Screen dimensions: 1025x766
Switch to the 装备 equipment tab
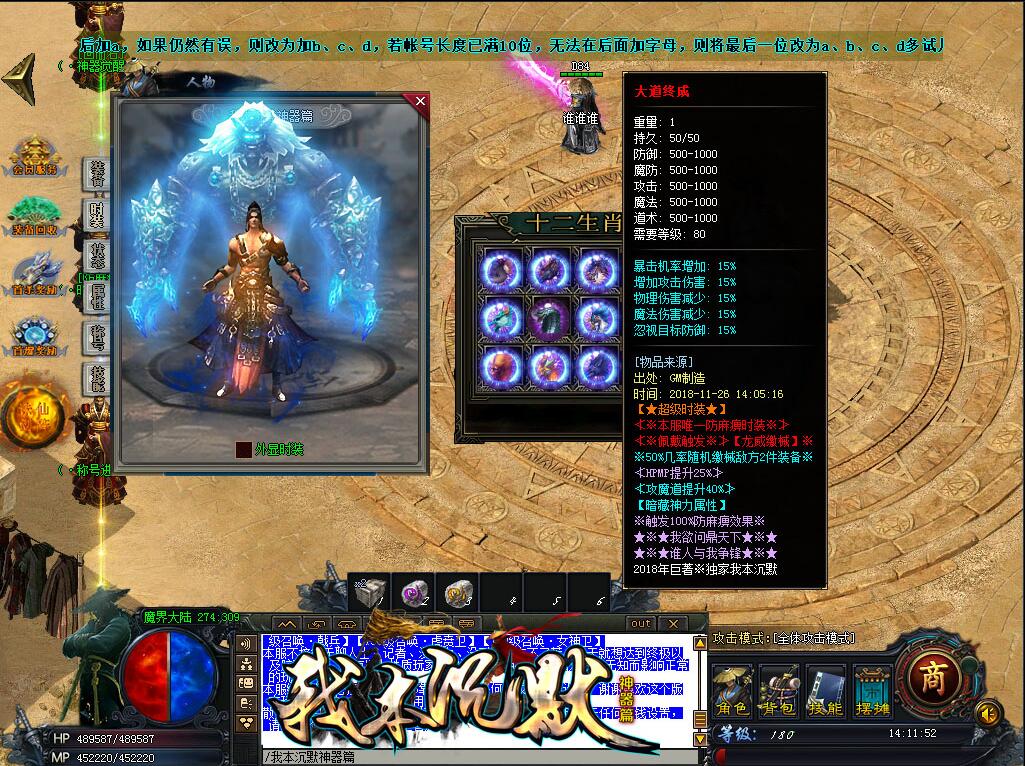pos(96,174)
